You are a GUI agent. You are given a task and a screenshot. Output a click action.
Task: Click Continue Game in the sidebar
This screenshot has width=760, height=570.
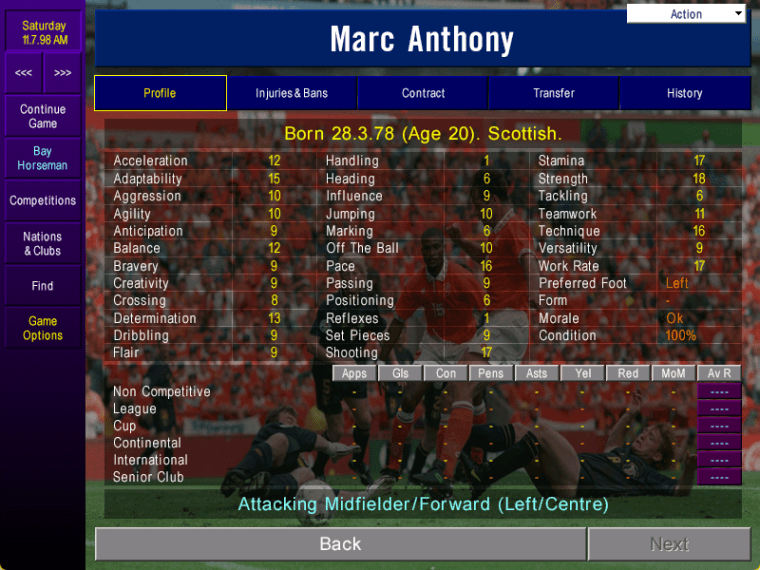coord(43,116)
